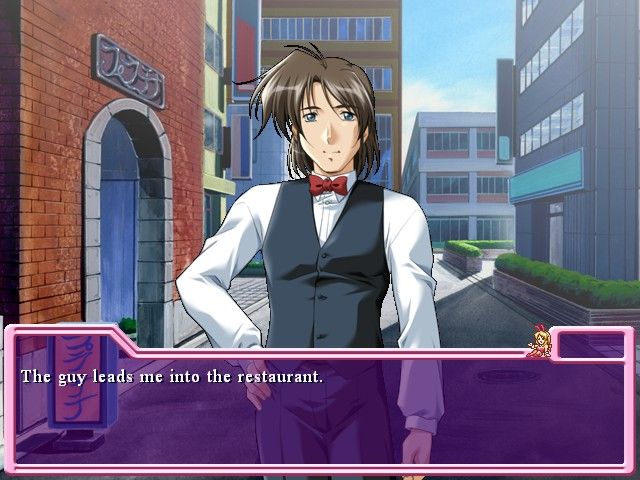Click the bunny girl mascot icon
Viewport: 640px width, 480px height.
coord(542,342)
